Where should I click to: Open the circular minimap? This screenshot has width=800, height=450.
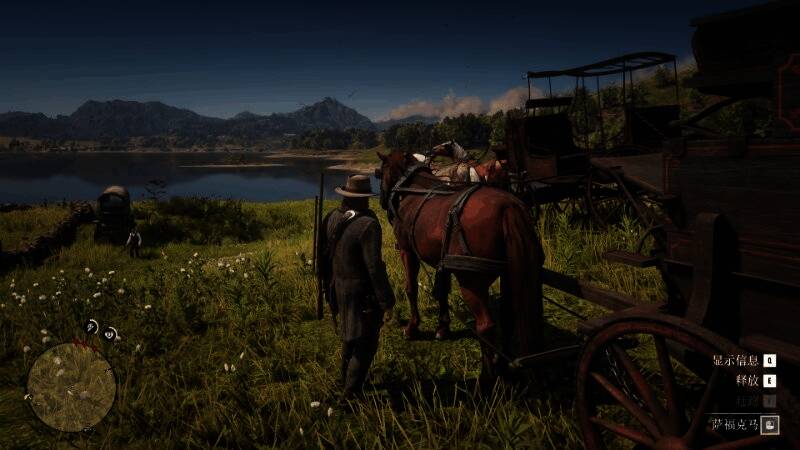click(71, 386)
